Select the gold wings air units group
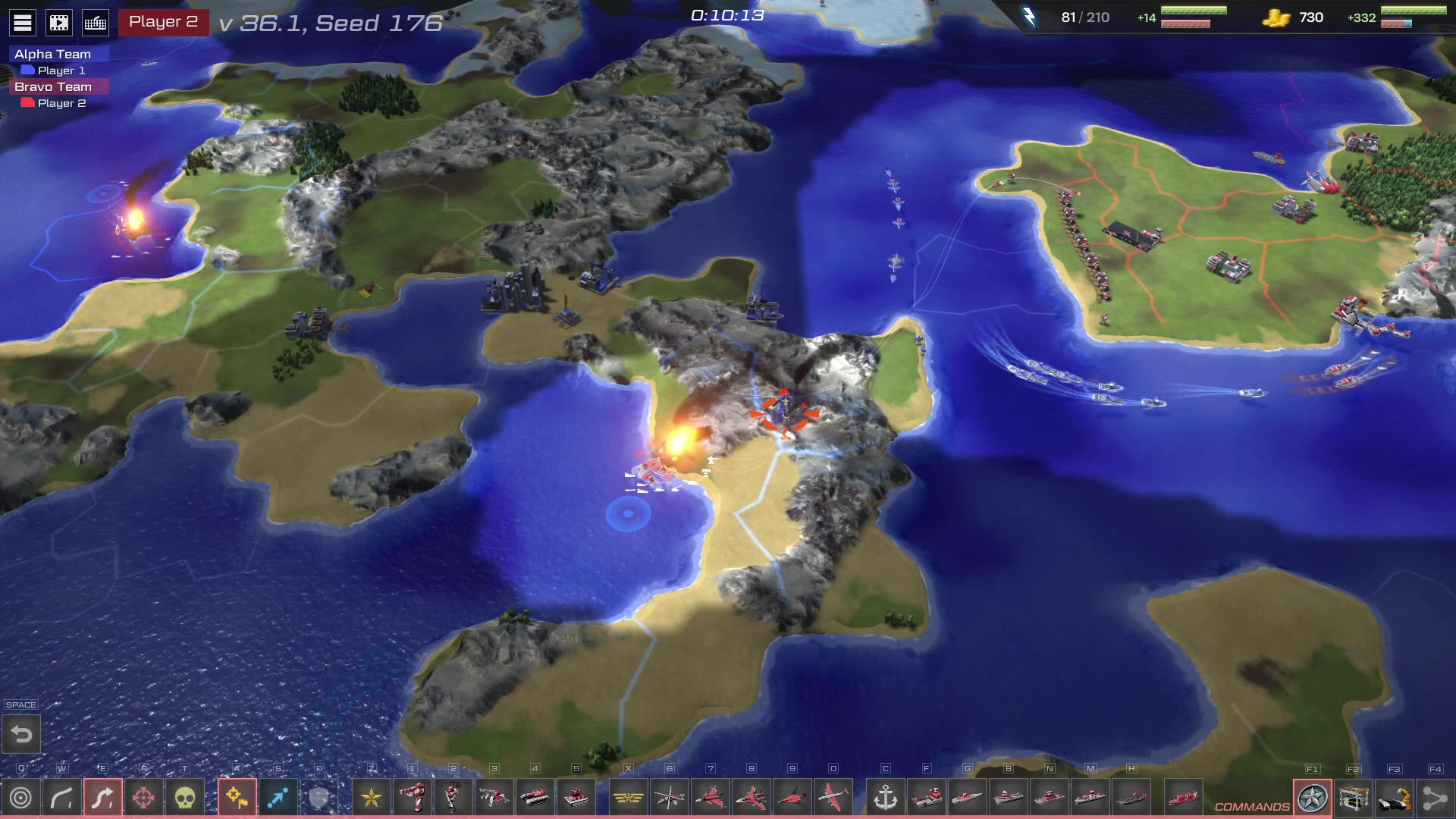 (x=628, y=798)
